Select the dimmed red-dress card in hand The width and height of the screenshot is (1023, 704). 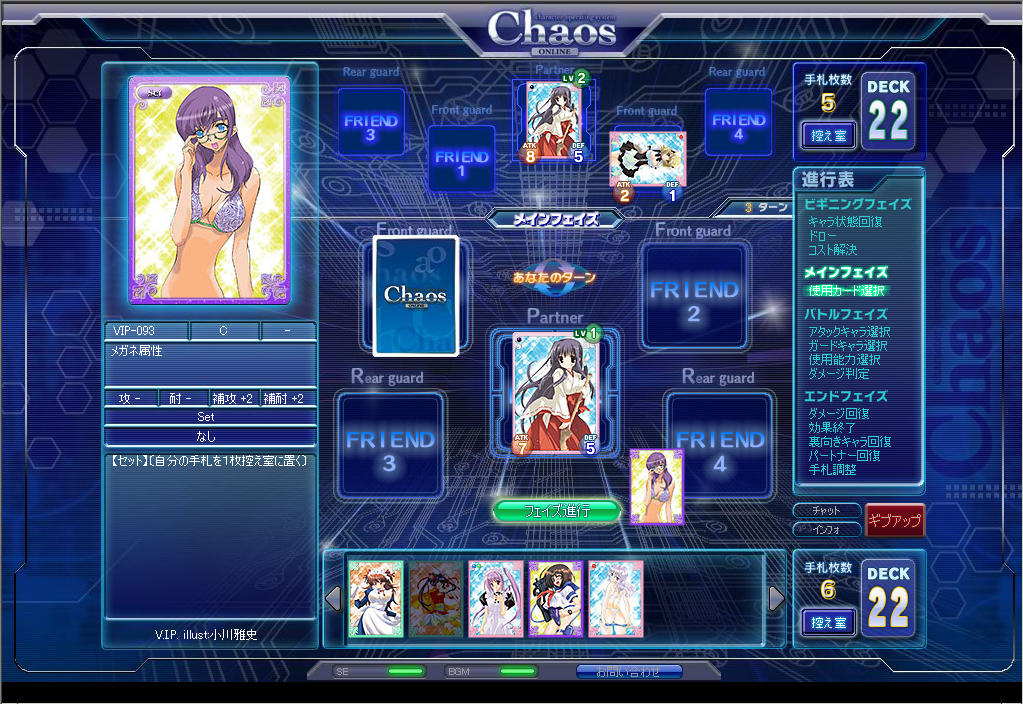coord(436,598)
